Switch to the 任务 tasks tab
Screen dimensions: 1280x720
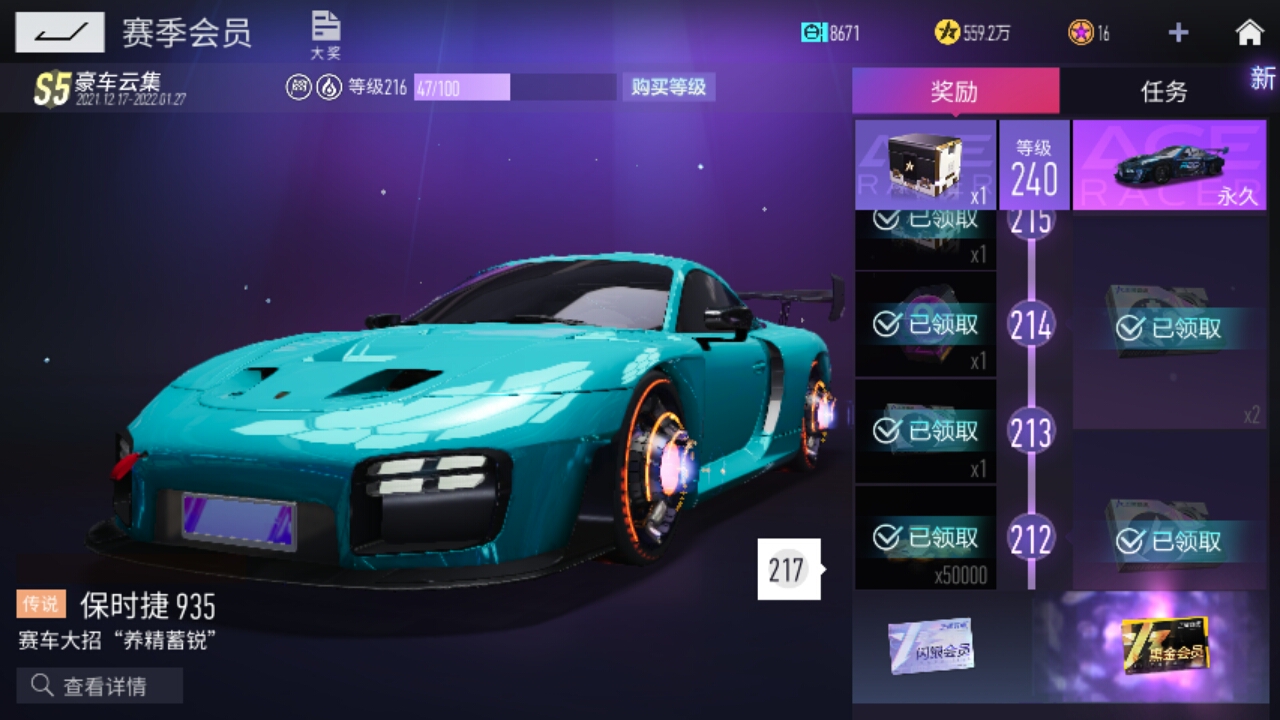tap(1164, 92)
